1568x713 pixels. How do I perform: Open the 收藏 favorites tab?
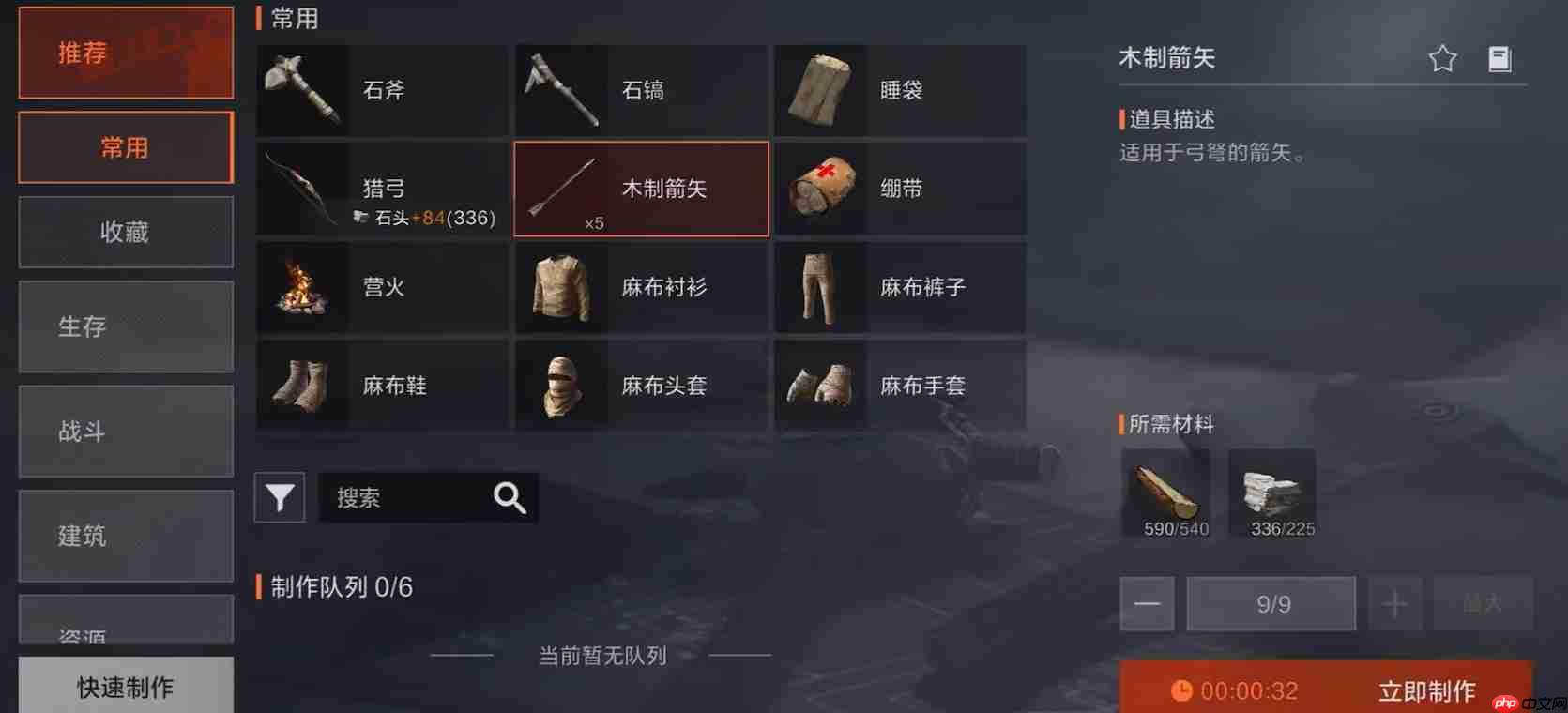pyautogui.click(x=125, y=232)
